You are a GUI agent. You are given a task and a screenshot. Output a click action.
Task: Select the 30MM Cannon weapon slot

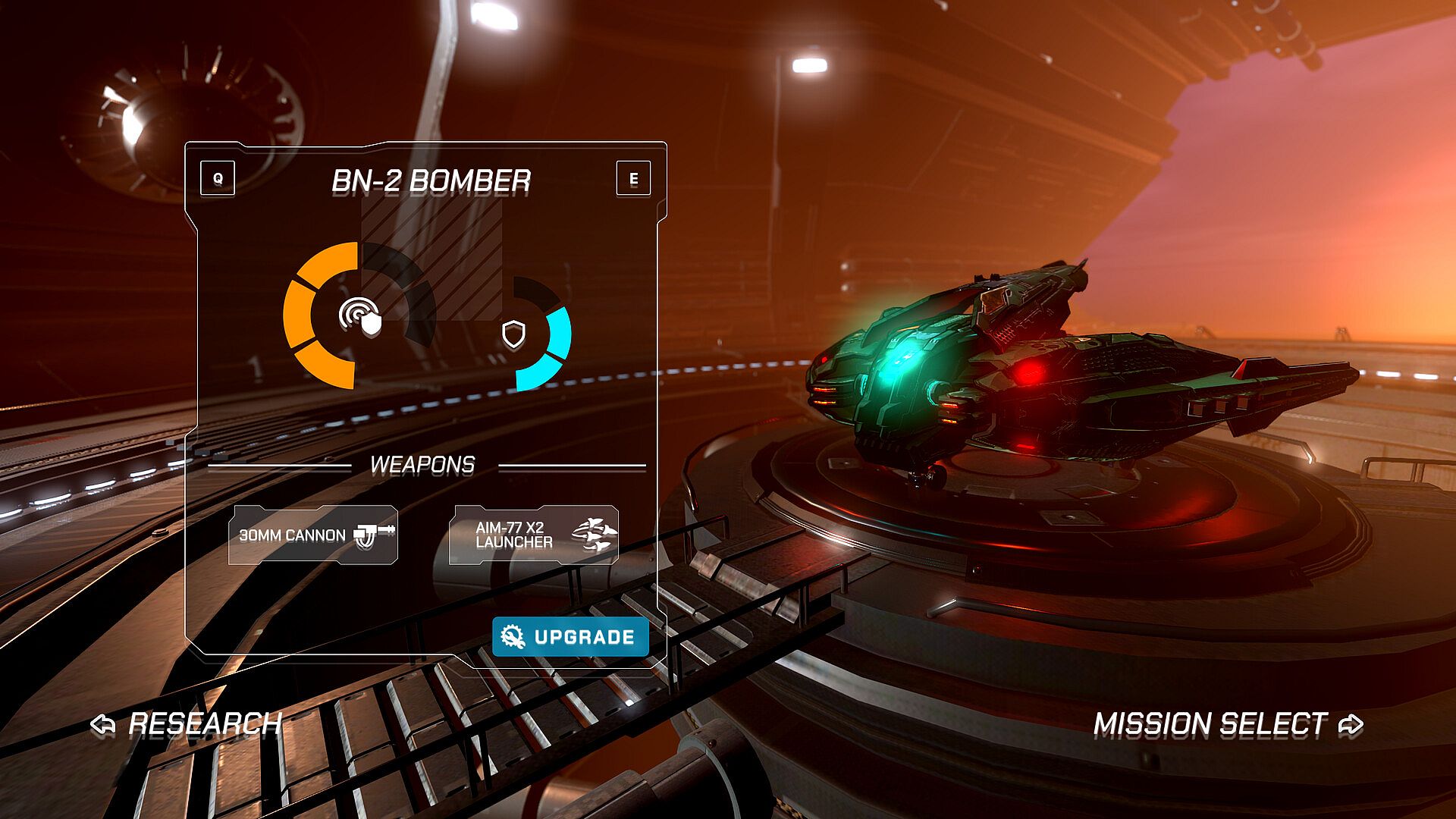click(313, 535)
